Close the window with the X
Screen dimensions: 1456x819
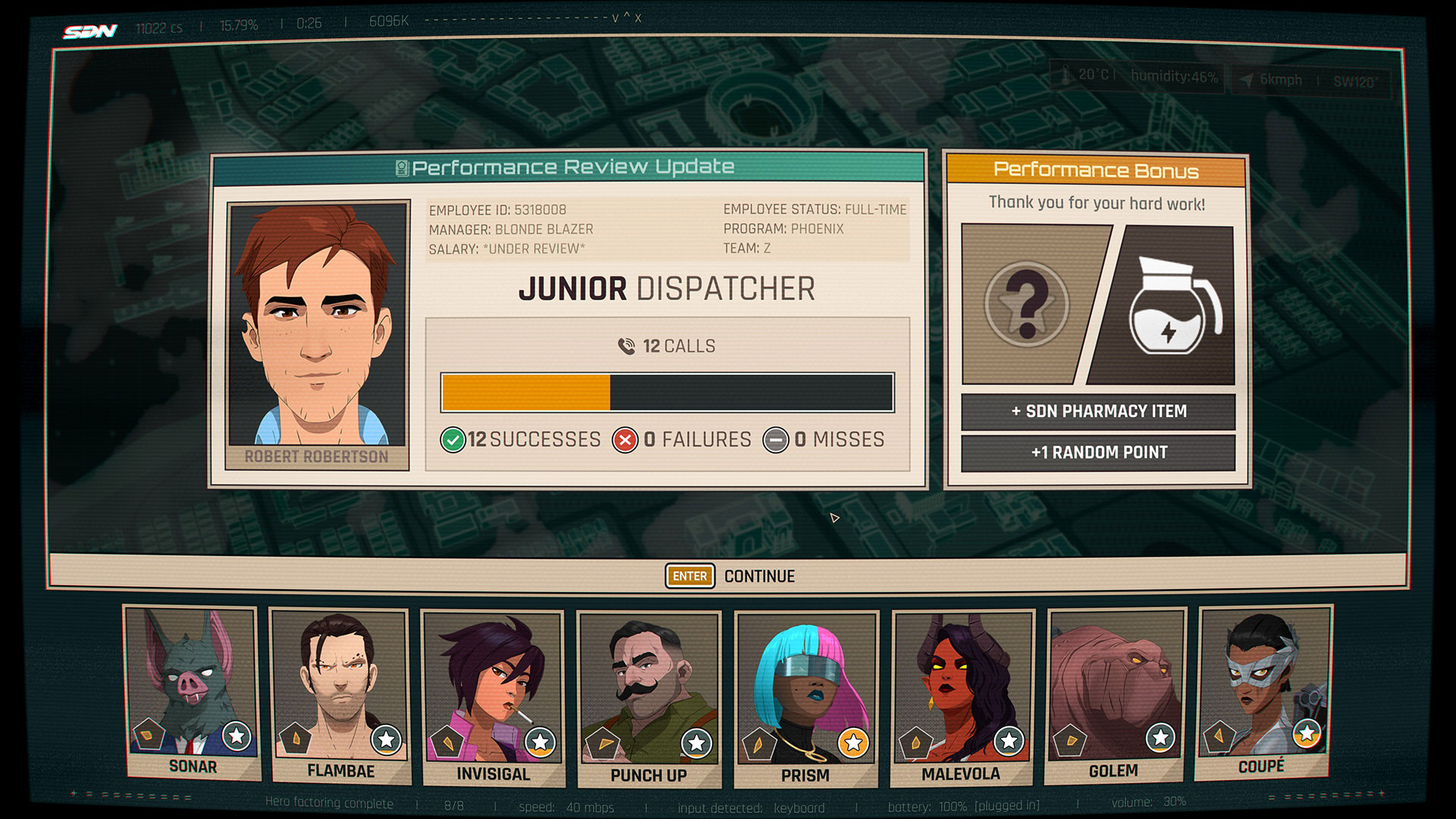point(638,18)
